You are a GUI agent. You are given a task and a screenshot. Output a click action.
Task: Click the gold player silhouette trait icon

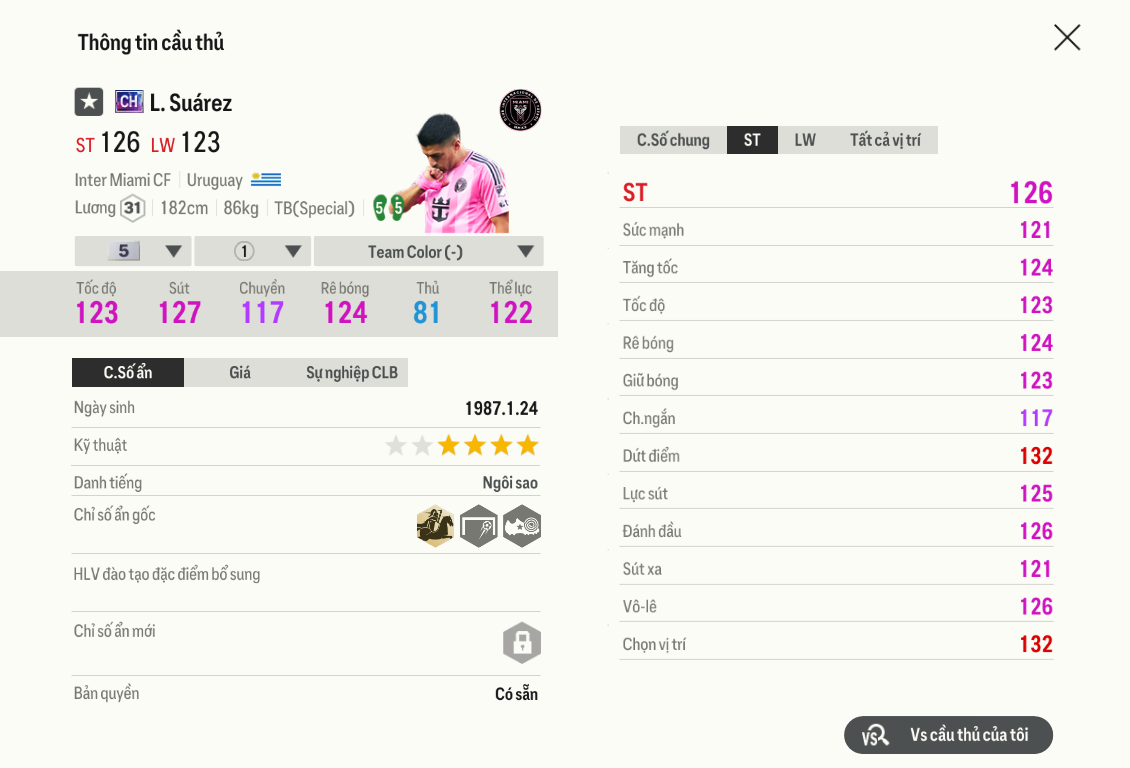pyautogui.click(x=435, y=526)
